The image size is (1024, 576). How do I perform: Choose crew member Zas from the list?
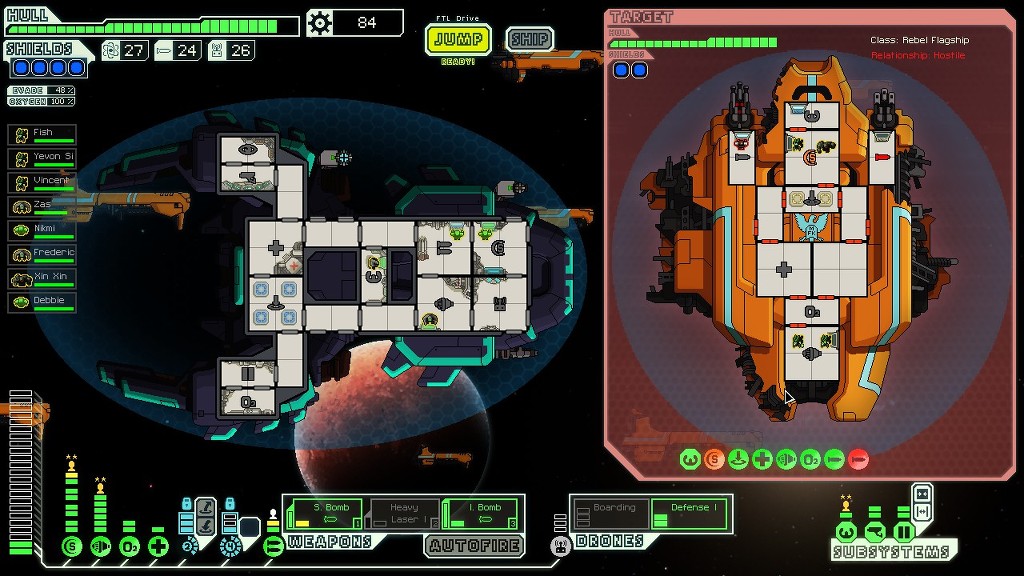pyautogui.click(x=43, y=206)
